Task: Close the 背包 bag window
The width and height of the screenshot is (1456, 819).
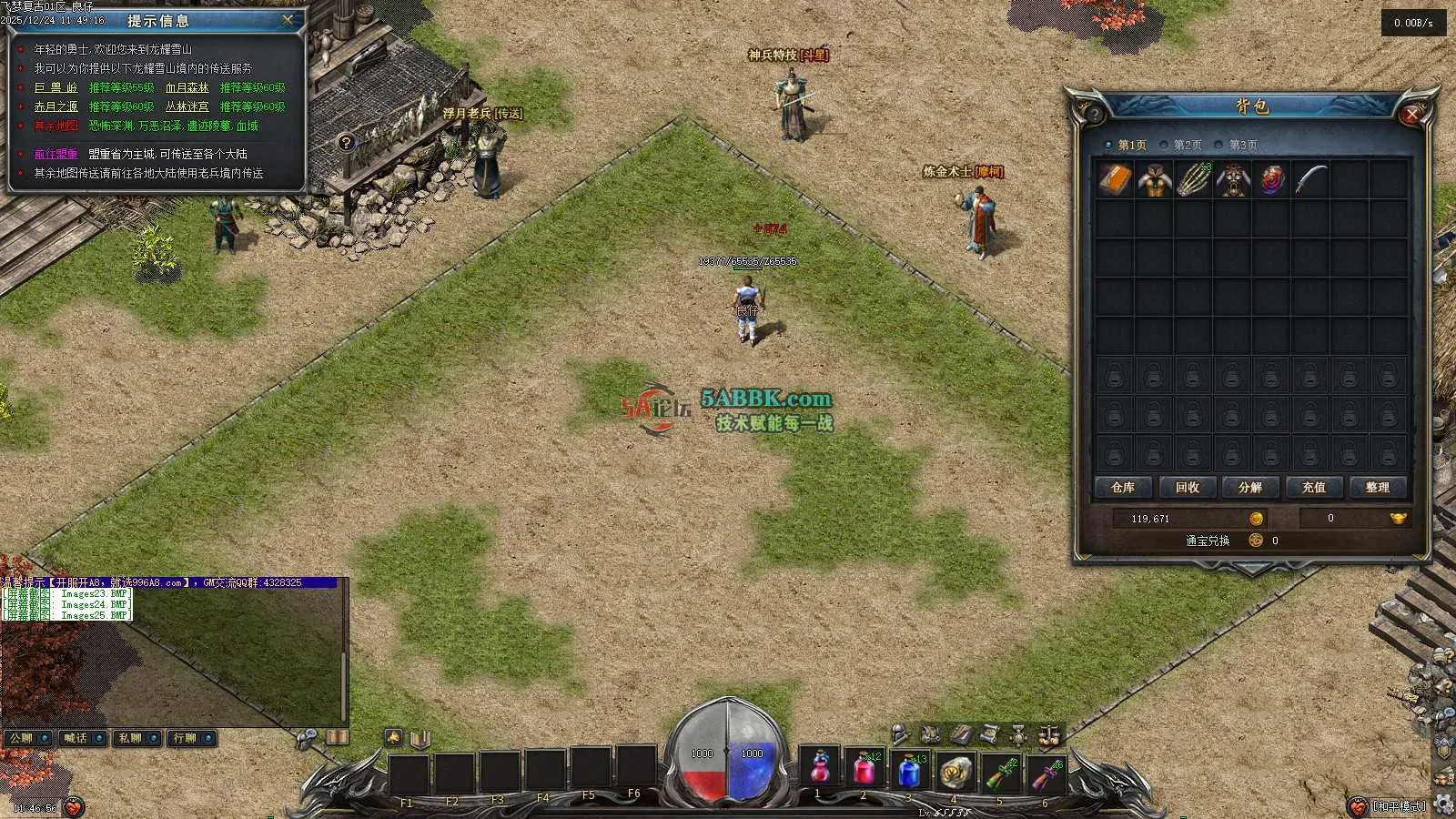Action: pos(1411,114)
